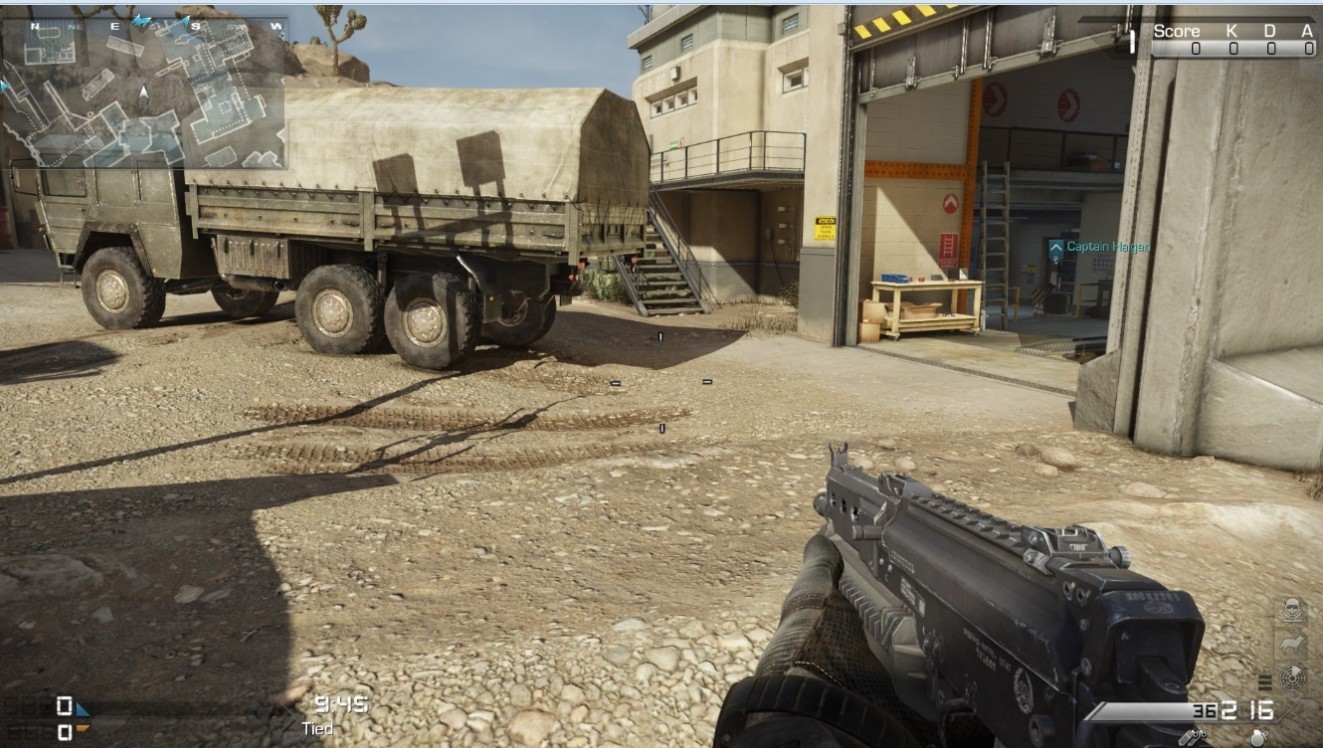This screenshot has height=748, width=1323.
Task: Open the Score K D A scoreboard panel
Action: click(1233, 39)
